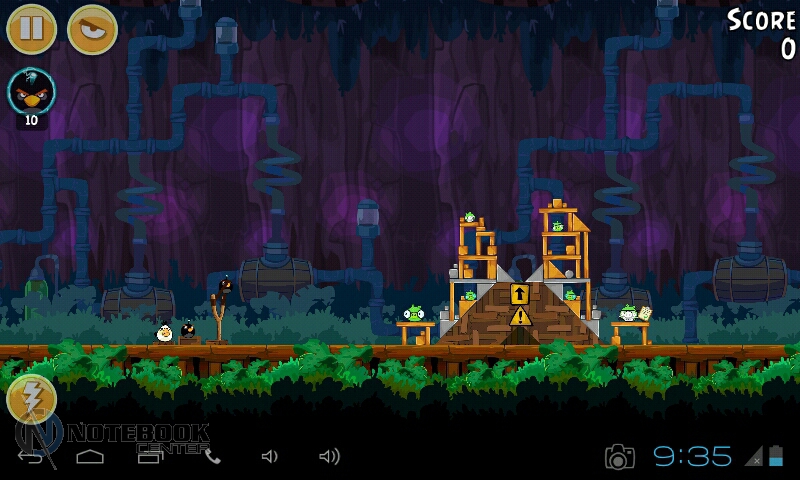Viewport: 800px width, 480px height.
Task: Open the lightning bolt power-ups button
Action: click(31, 399)
